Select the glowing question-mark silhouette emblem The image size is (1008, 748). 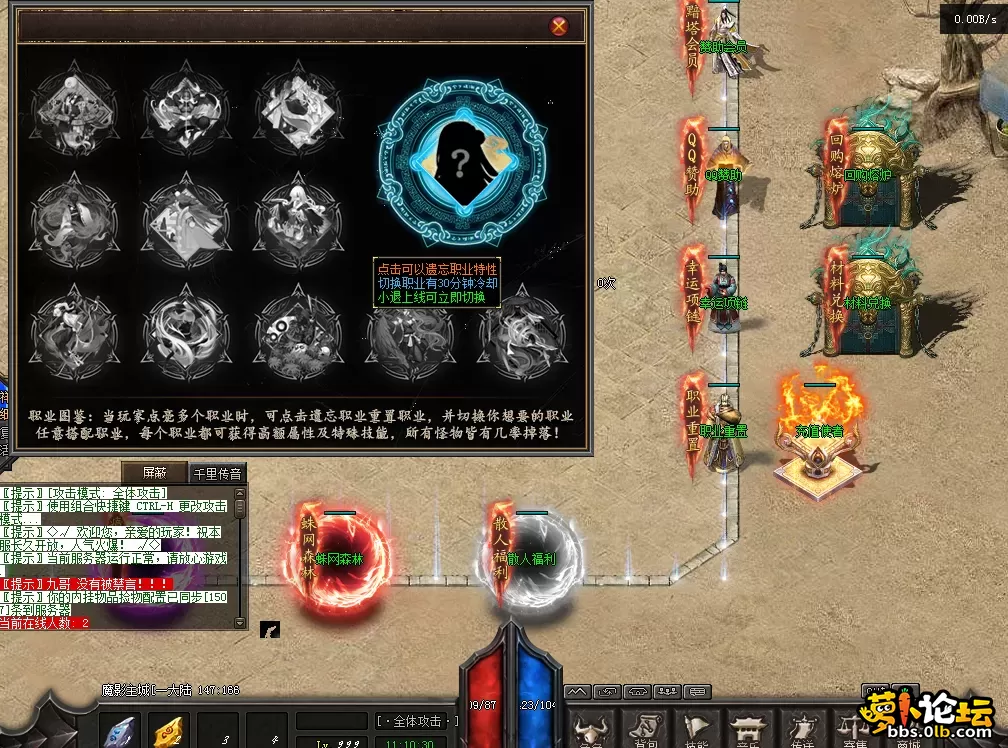click(462, 163)
